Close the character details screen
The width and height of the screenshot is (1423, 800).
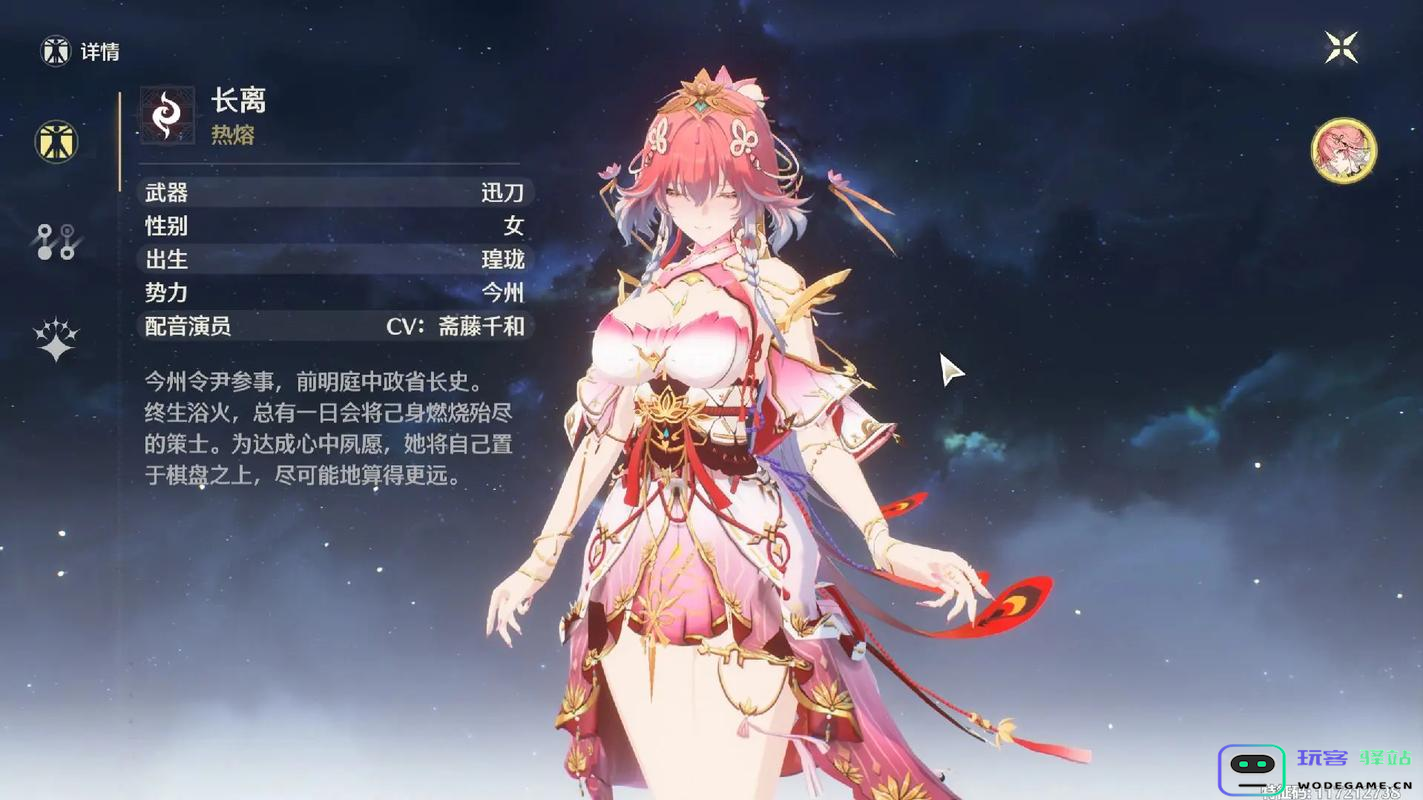1341,46
